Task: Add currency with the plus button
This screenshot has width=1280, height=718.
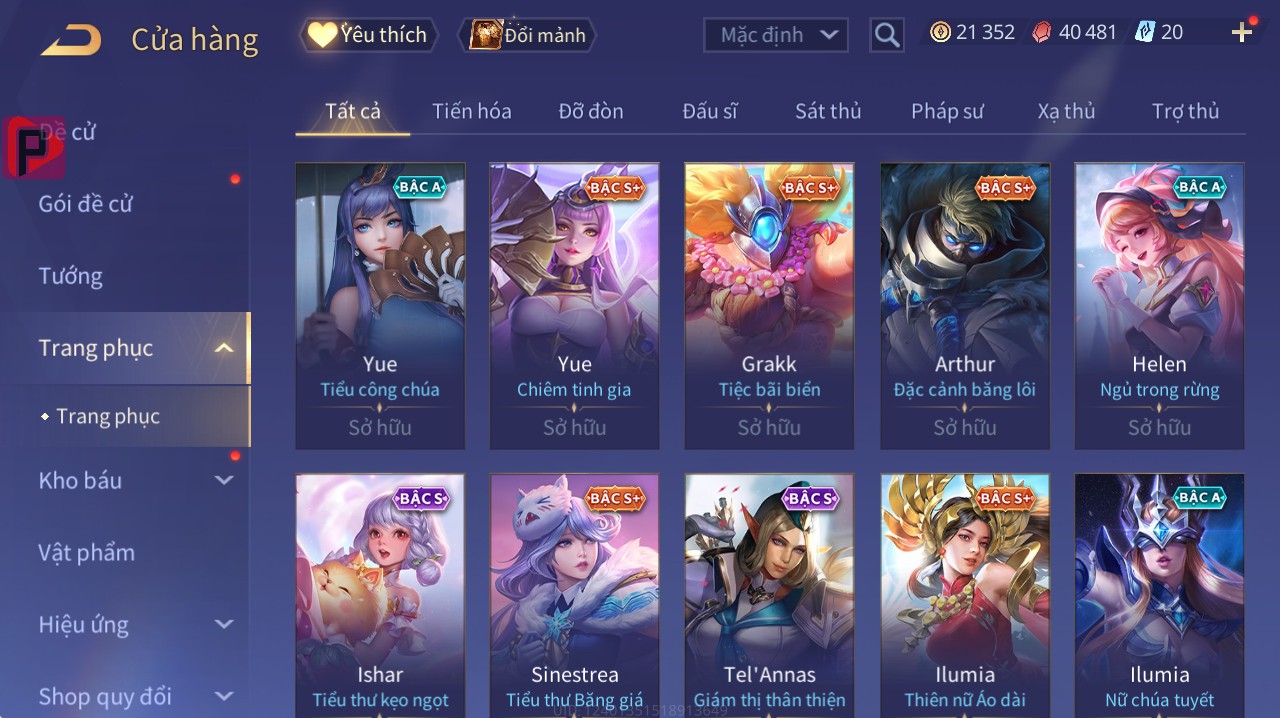Action: [x=1242, y=33]
